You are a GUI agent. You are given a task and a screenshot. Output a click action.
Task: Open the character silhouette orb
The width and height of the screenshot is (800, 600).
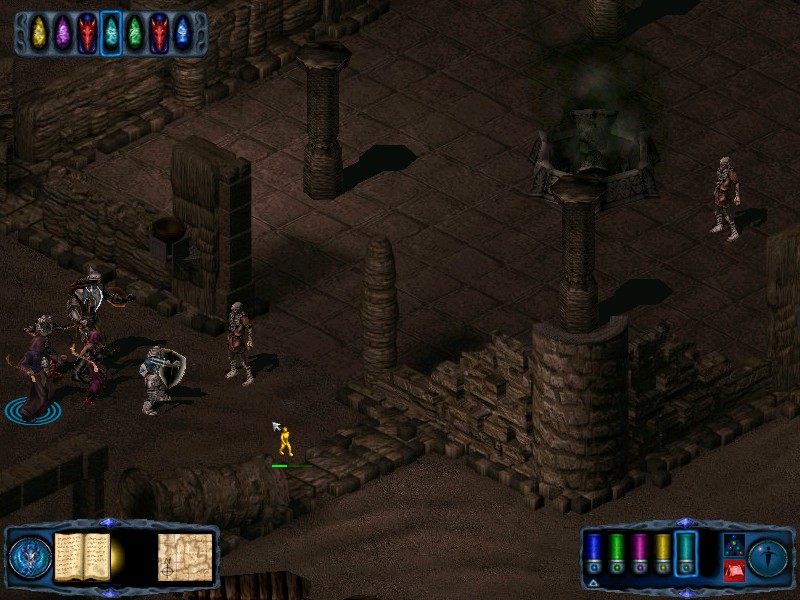(768, 557)
